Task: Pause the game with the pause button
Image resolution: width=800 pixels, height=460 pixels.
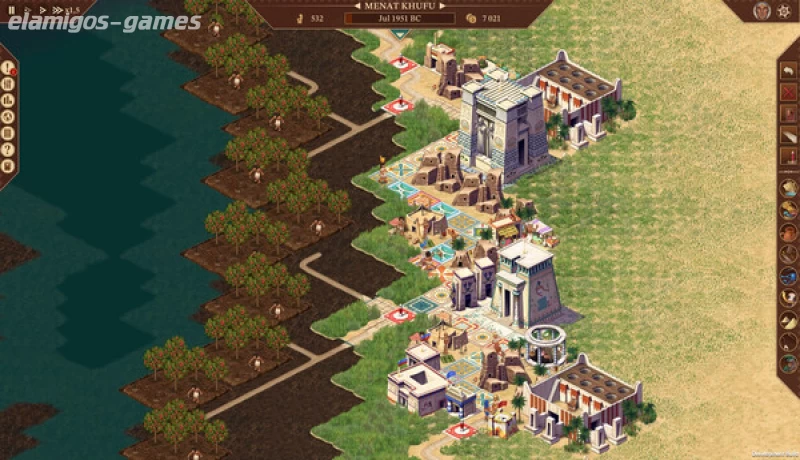Action: point(11,10)
